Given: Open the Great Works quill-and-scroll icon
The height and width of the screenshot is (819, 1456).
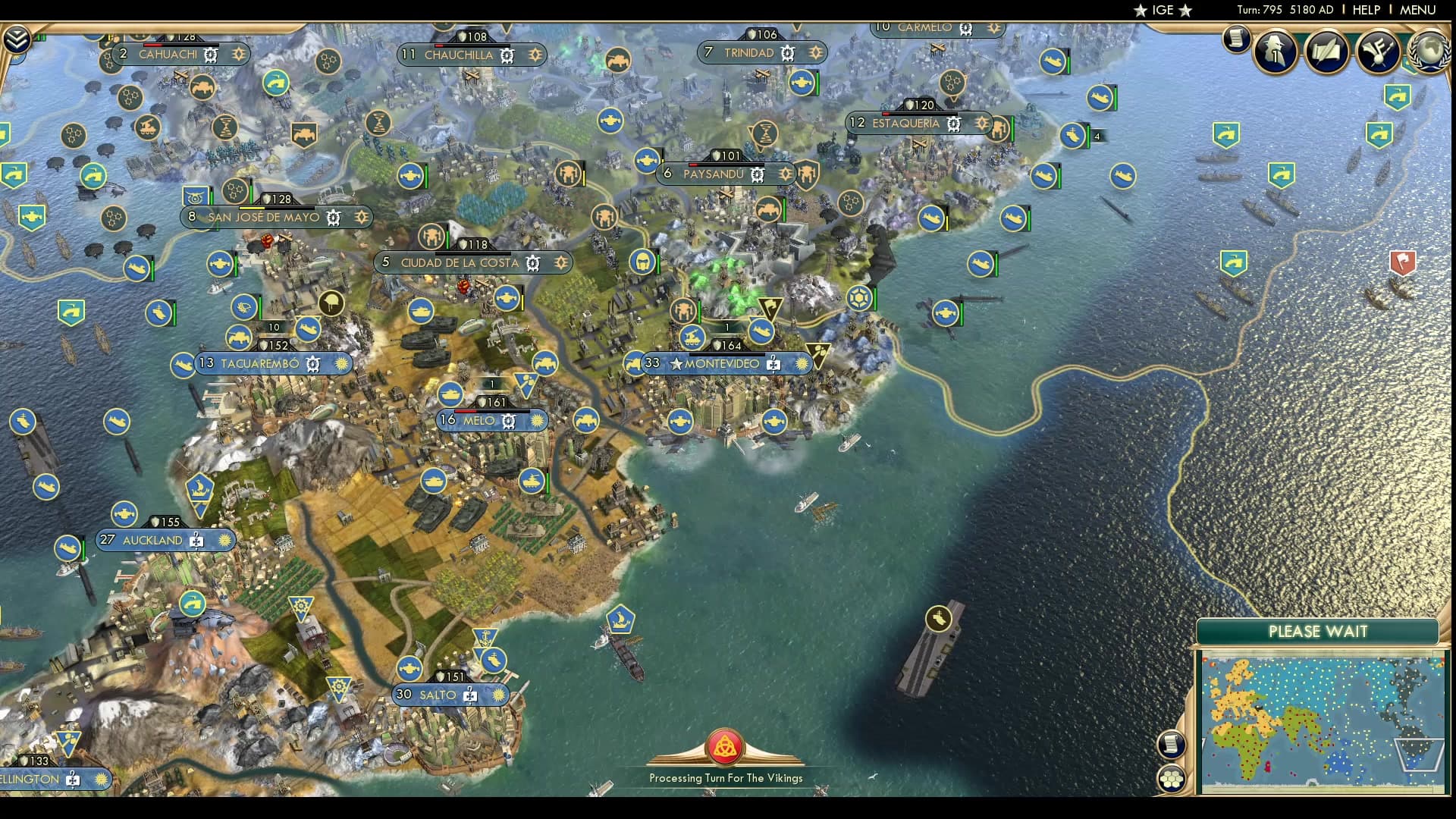Looking at the screenshot, I should (1326, 51).
